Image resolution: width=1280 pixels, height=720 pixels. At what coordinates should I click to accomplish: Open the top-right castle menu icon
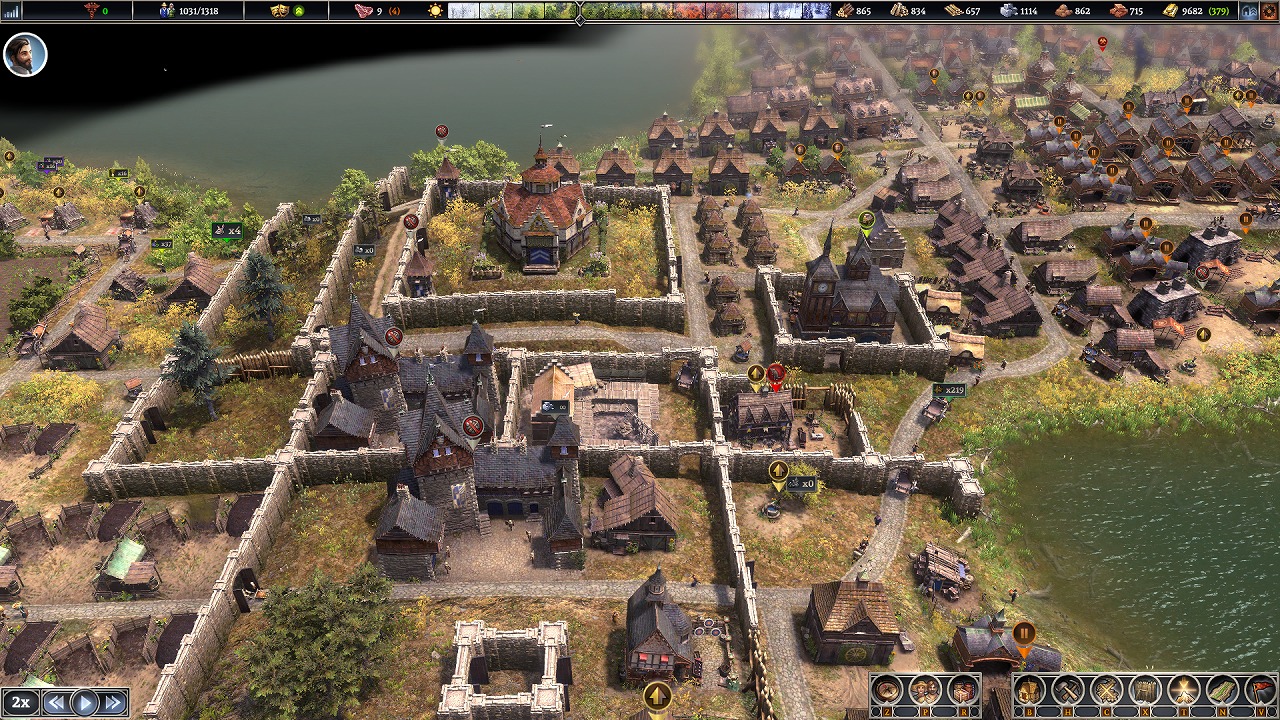pyautogui.click(x=1249, y=11)
